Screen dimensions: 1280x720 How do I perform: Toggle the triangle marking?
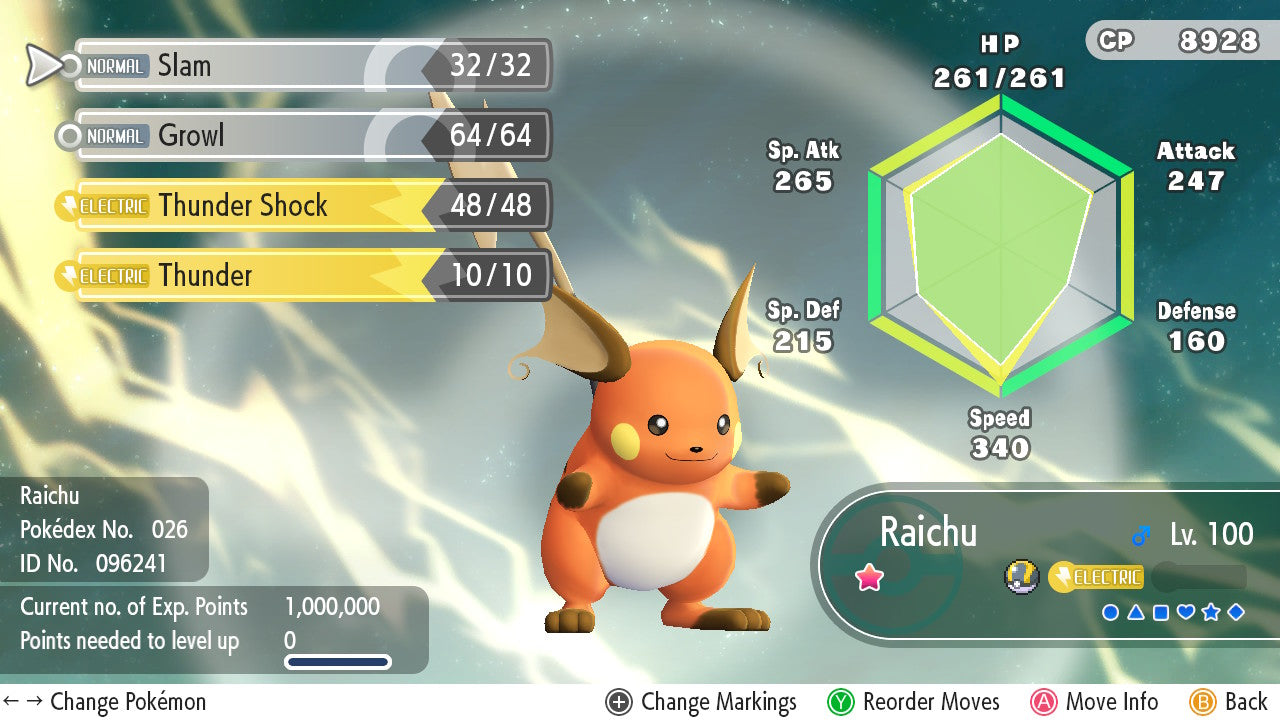pyautogui.click(x=1135, y=612)
